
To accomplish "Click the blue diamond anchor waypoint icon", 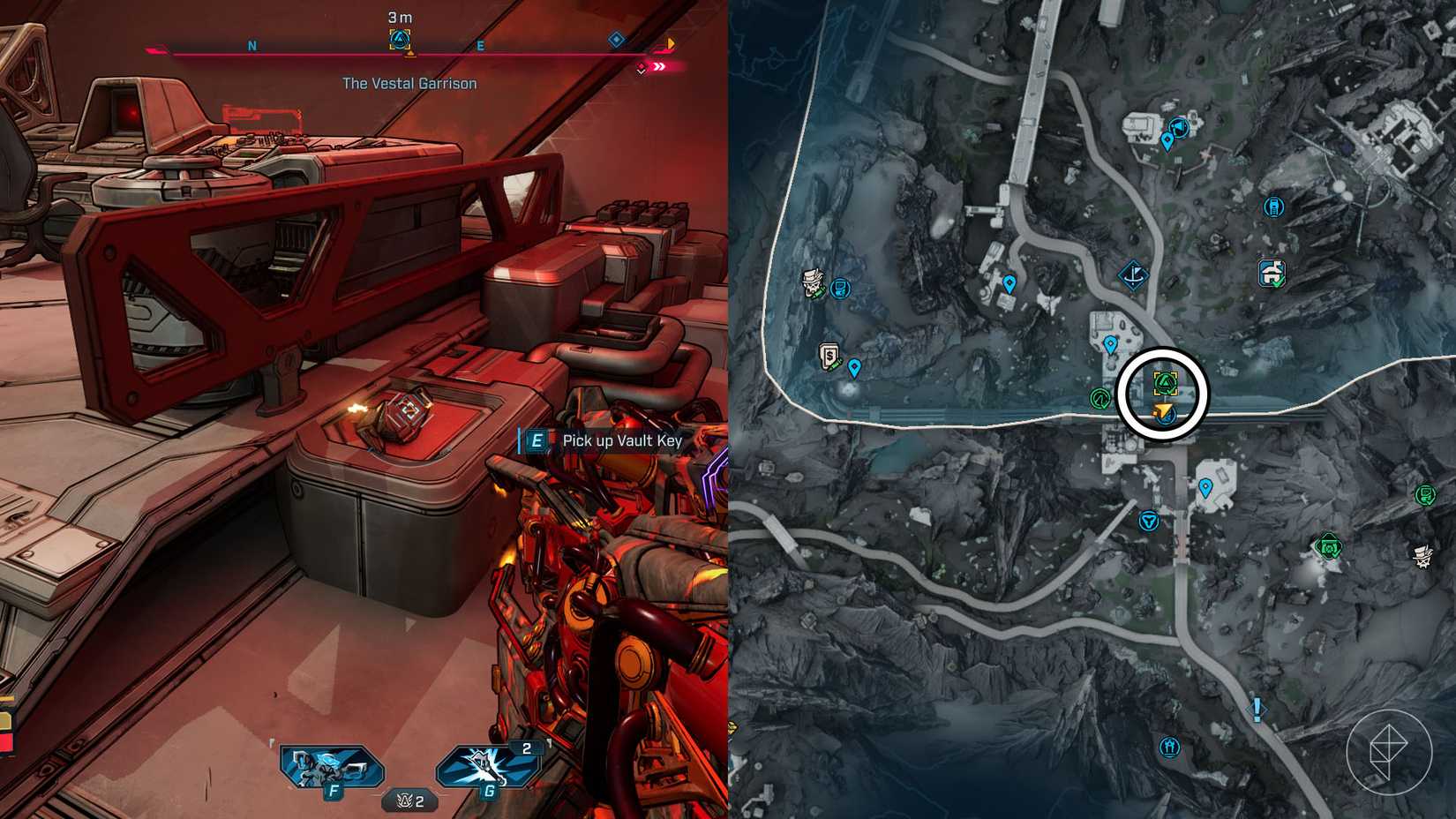I will point(1133,274).
